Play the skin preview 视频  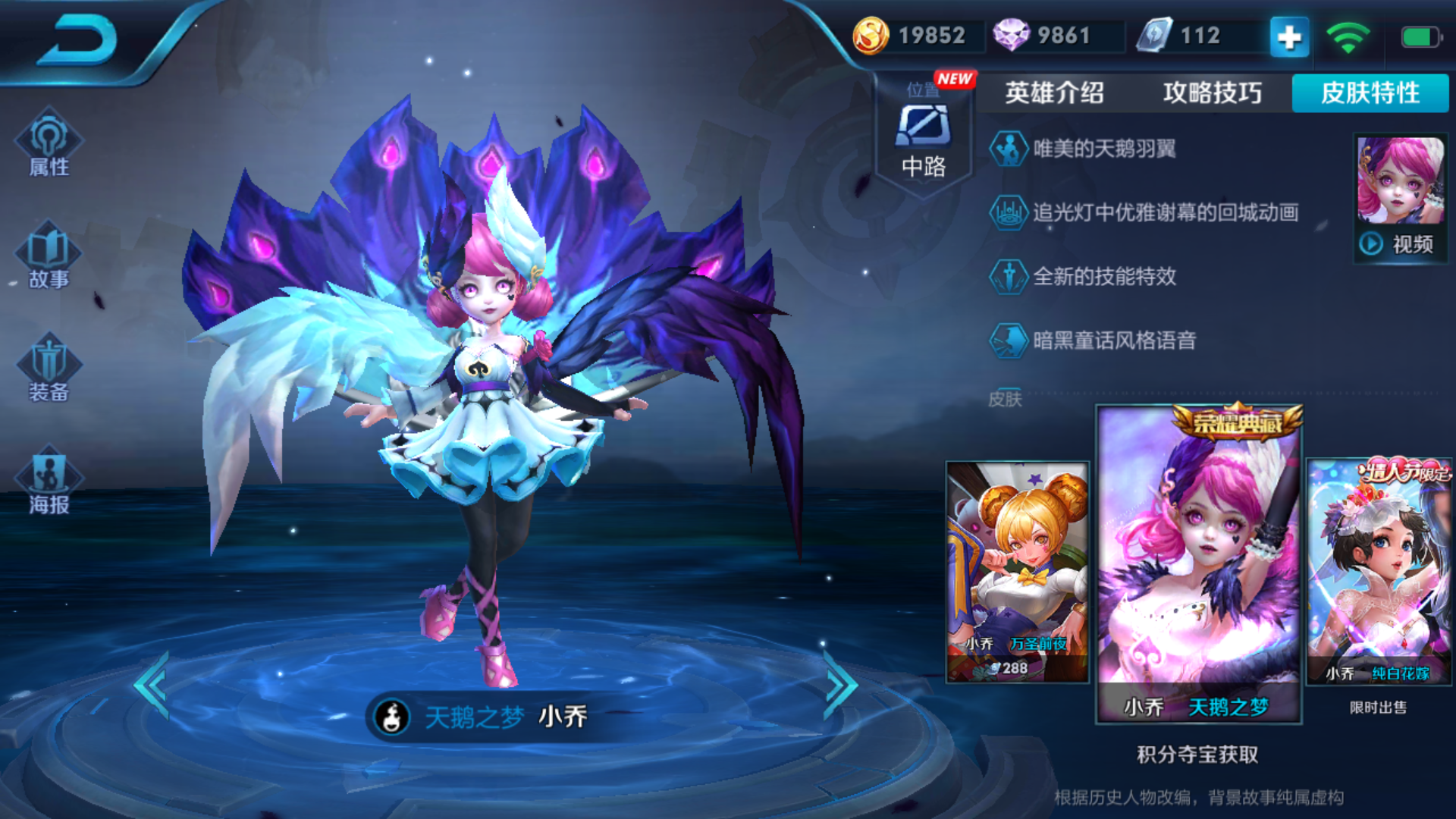(x=1400, y=243)
